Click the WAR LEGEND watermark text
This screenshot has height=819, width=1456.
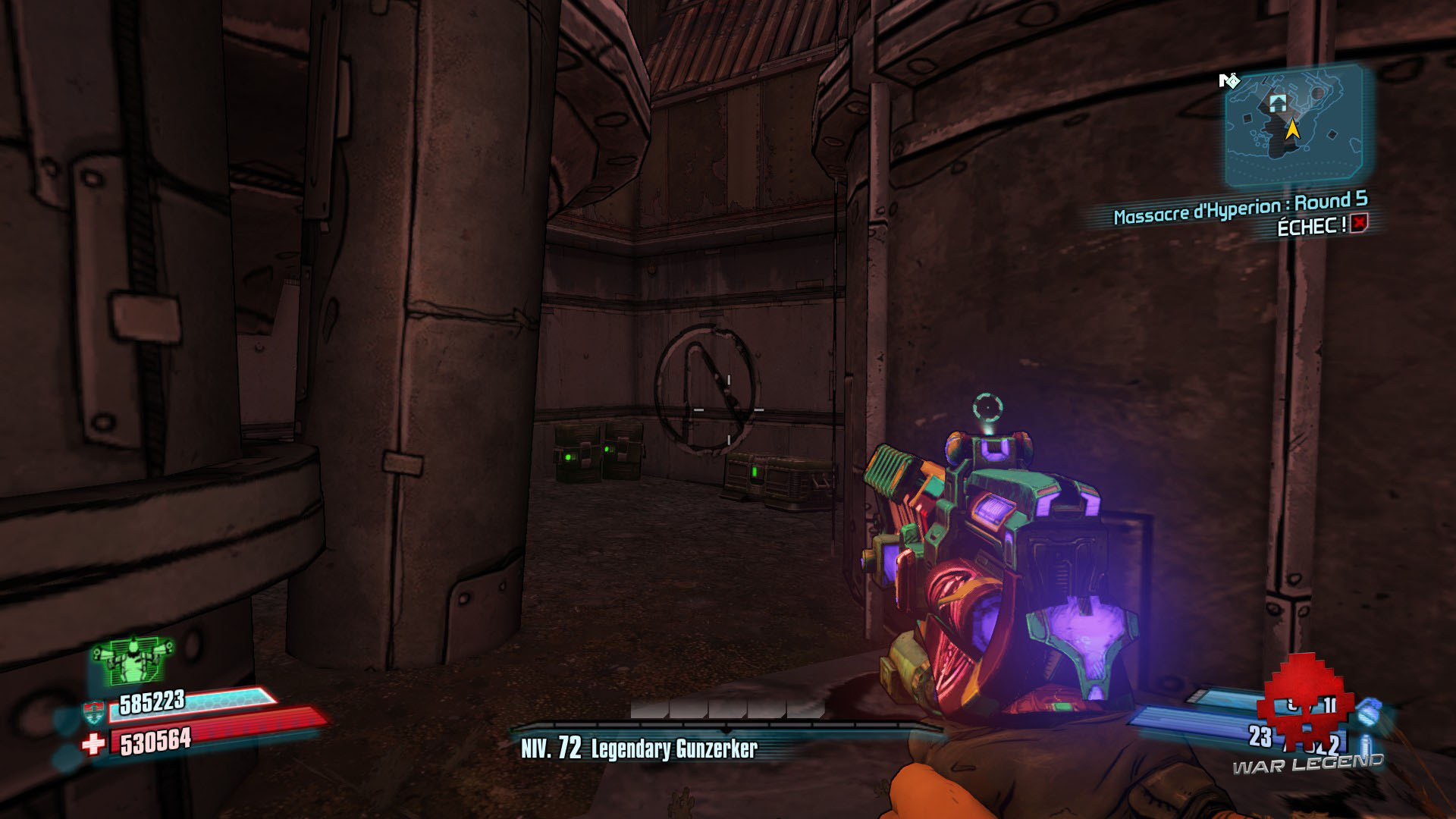1308,764
